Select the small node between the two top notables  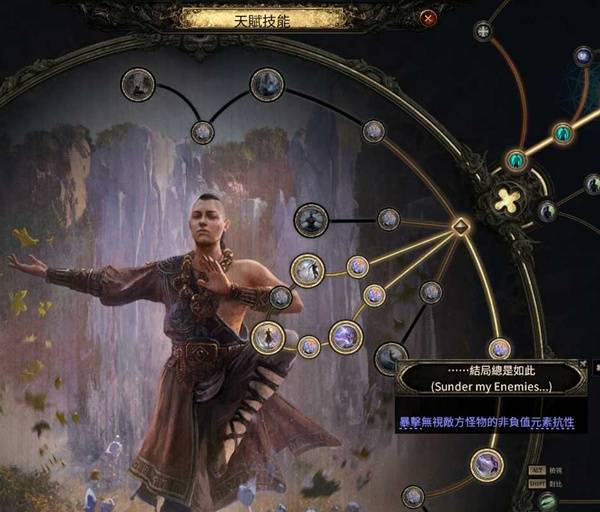pos(202,131)
